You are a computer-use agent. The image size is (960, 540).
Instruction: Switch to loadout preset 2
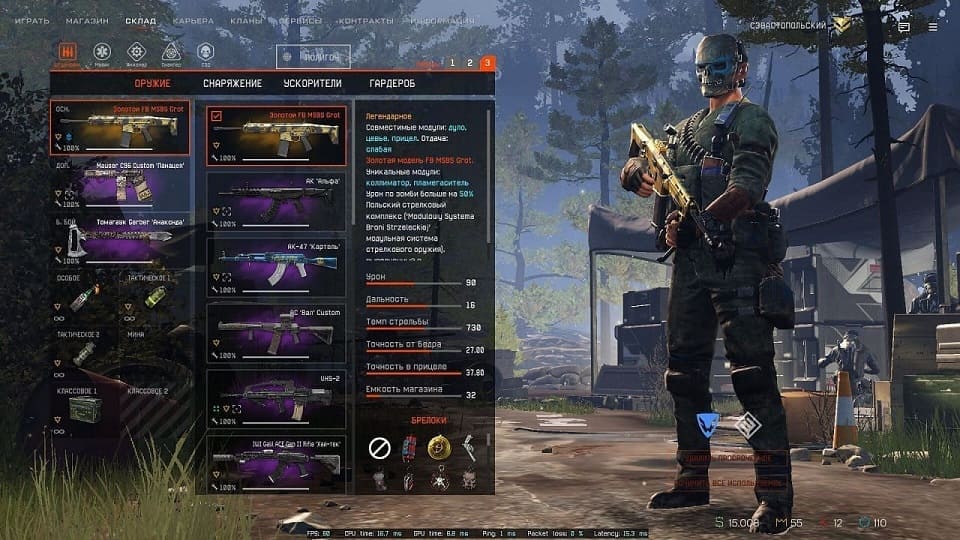pyautogui.click(x=470, y=63)
